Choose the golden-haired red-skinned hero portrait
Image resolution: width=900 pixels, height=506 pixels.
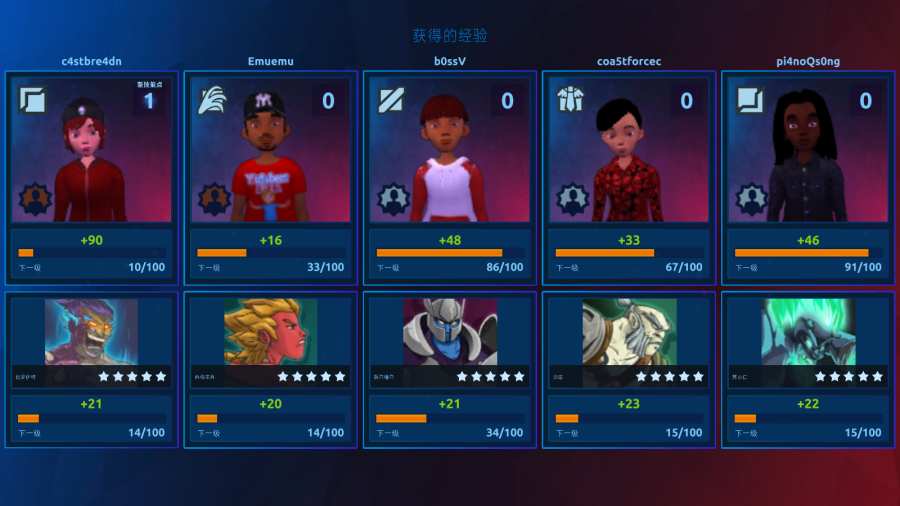click(270, 332)
